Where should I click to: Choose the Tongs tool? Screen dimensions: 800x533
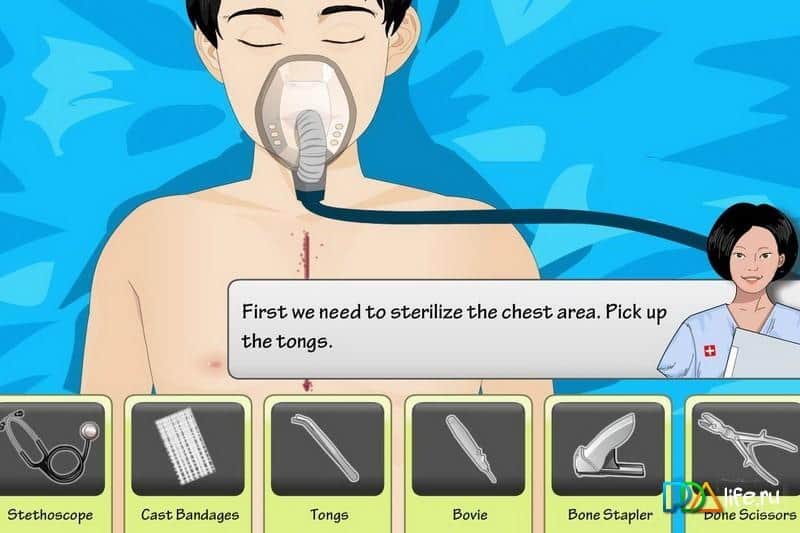(328, 448)
